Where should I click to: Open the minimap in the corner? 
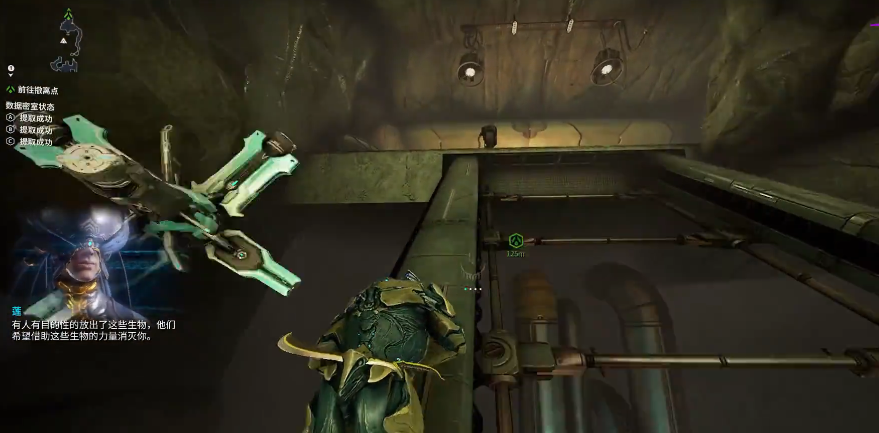pos(66,40)
